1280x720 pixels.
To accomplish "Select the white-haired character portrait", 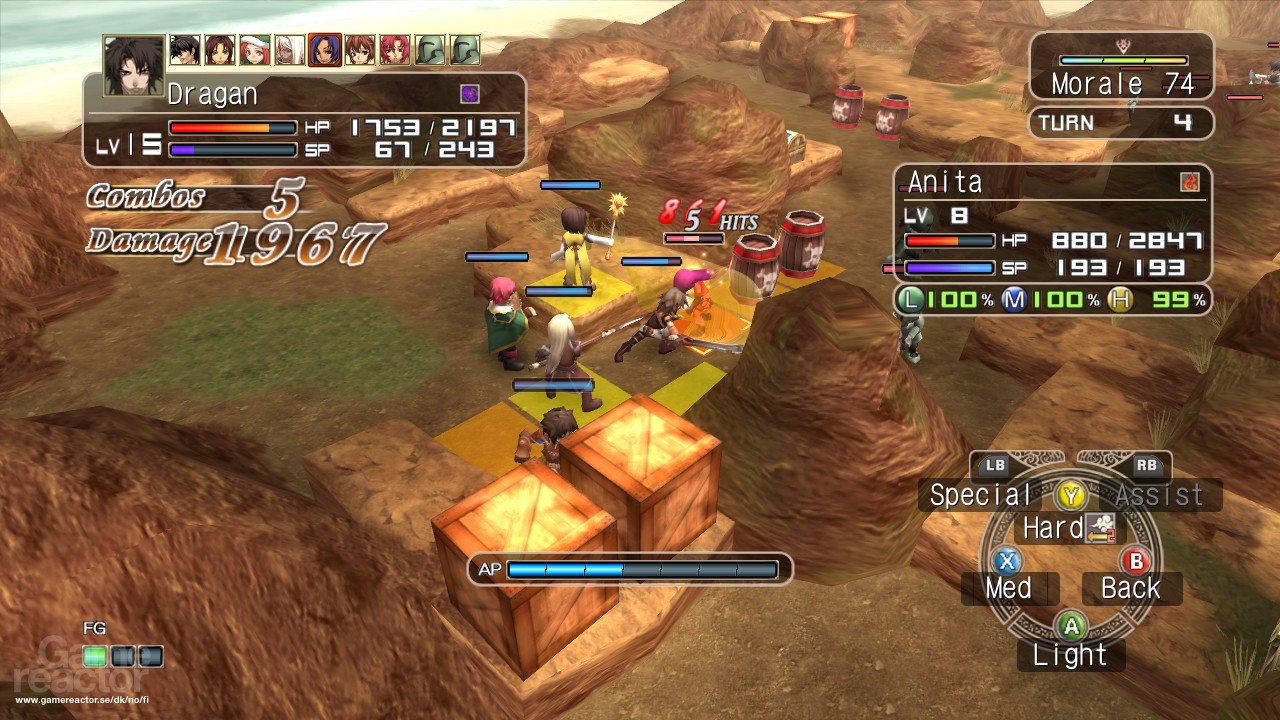I will pyautogui.click(x=290, y=47).
